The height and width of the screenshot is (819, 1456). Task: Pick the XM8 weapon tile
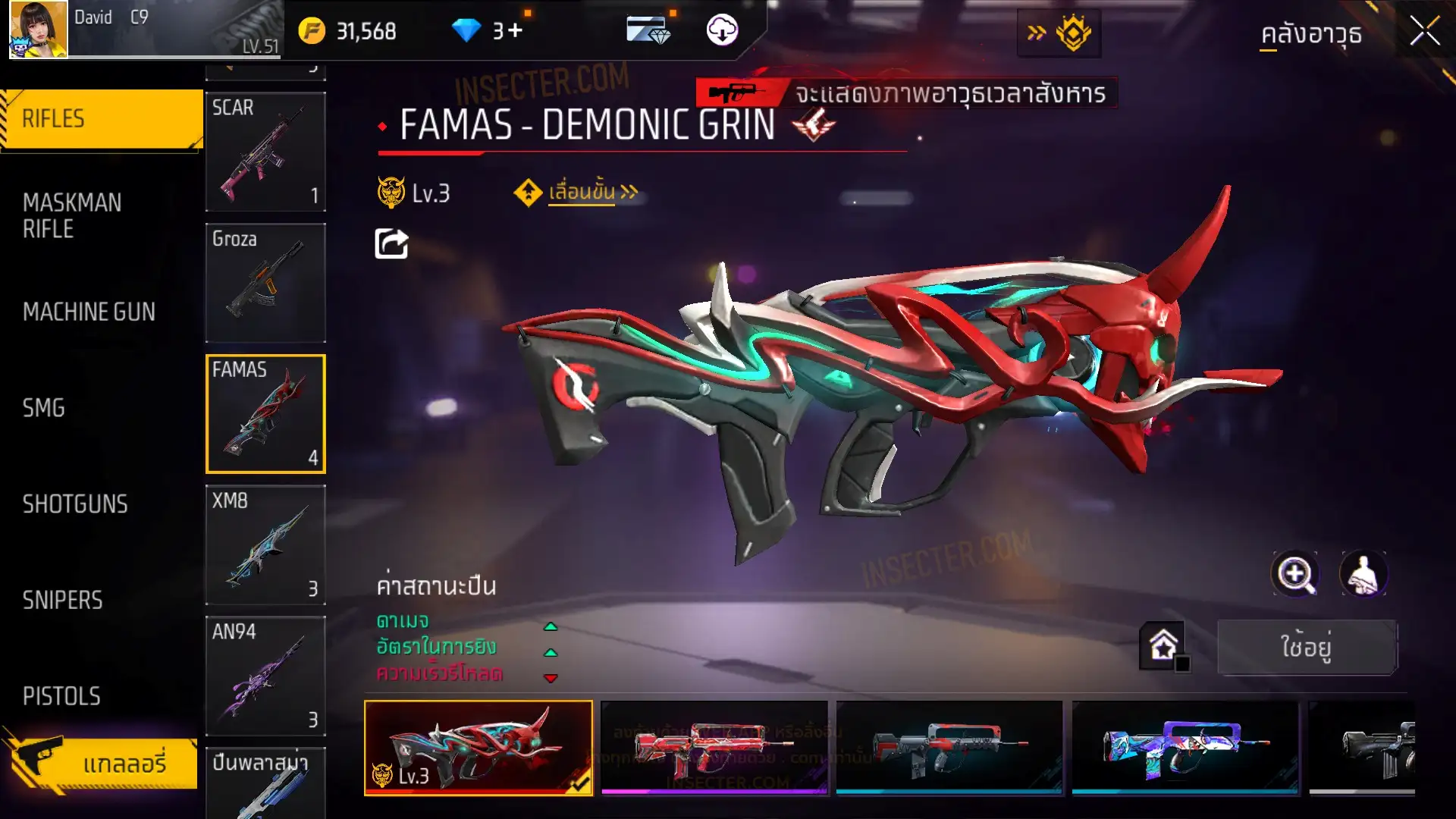coord(265,544)
